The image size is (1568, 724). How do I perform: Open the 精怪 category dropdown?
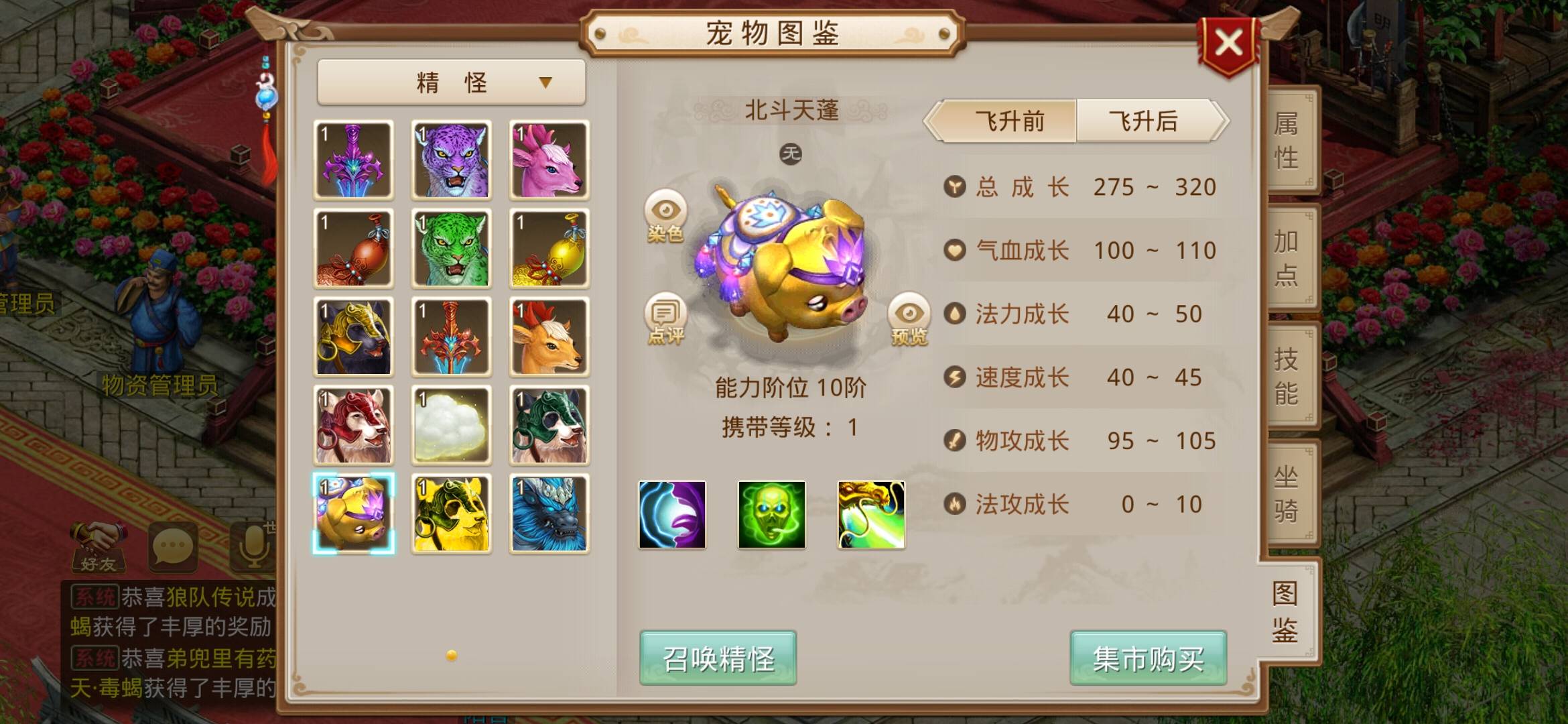coord(450,81)
